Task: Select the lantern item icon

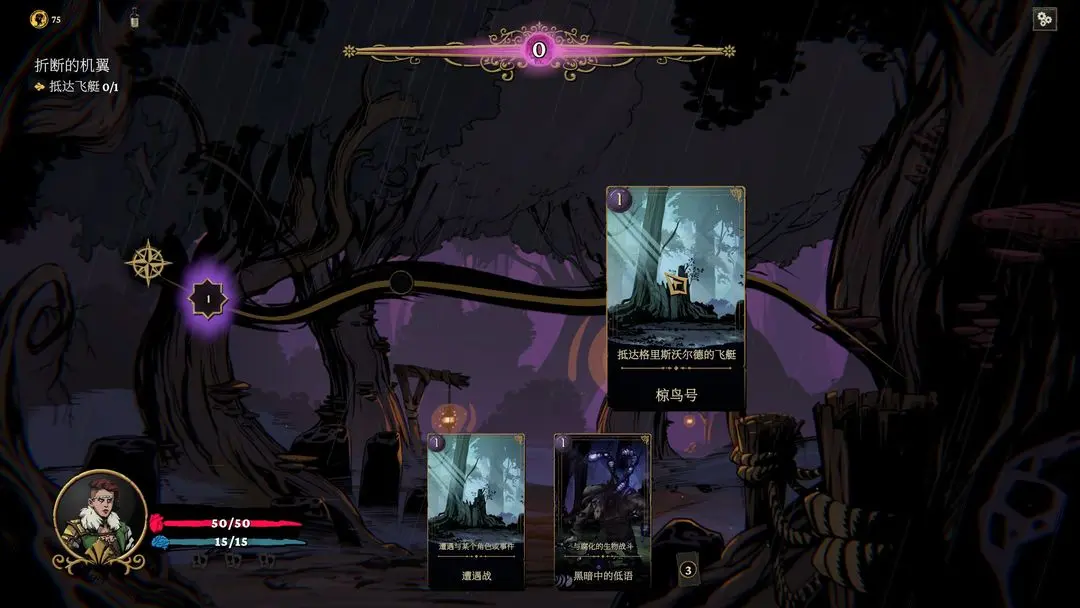Action: 134,17
